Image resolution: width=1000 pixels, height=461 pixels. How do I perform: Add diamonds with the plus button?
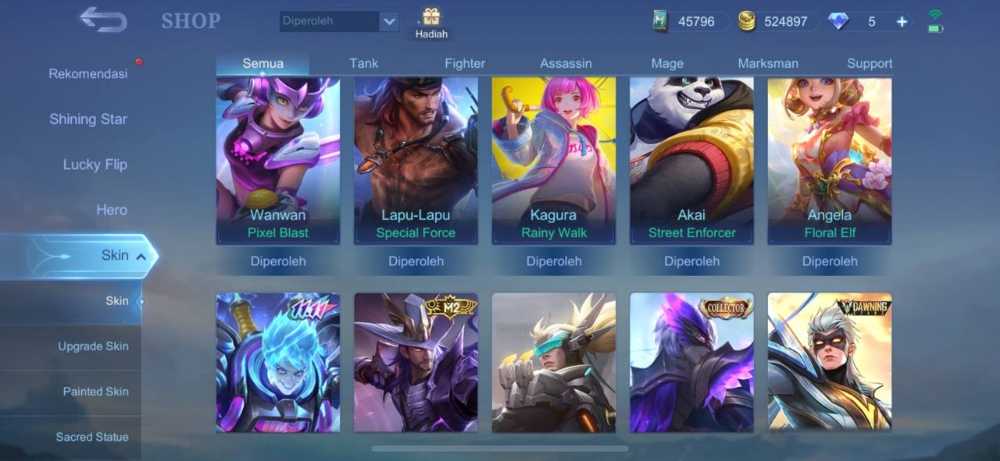[x=902, y=21]
